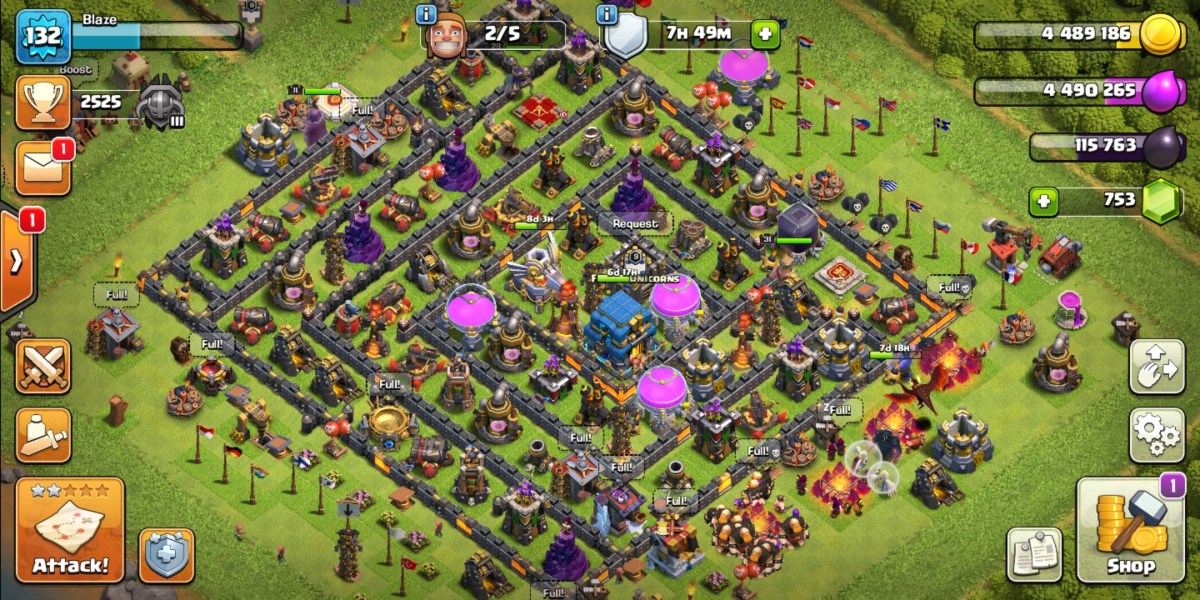The image size is (1200, 600).
Task: Show builder info by the 2/5 counter
Action: 426,14
